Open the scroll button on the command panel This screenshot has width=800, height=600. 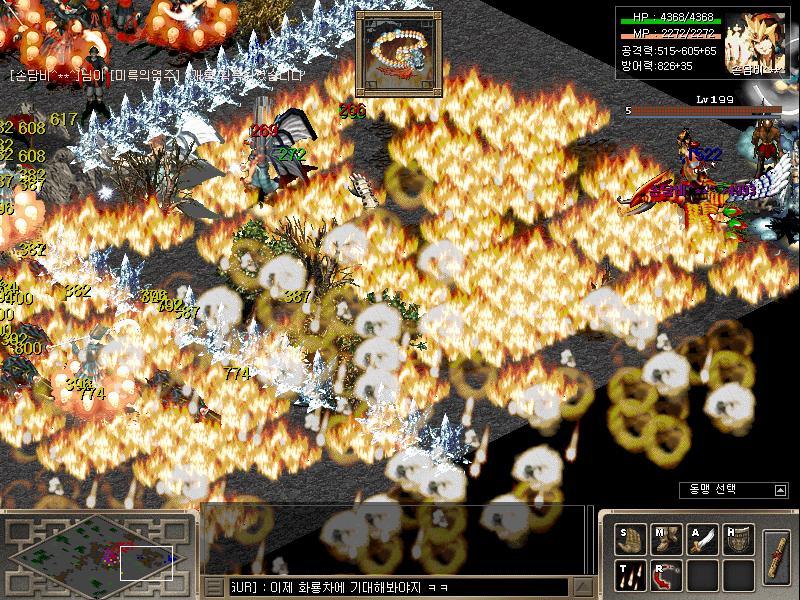(x=776, y=557)
